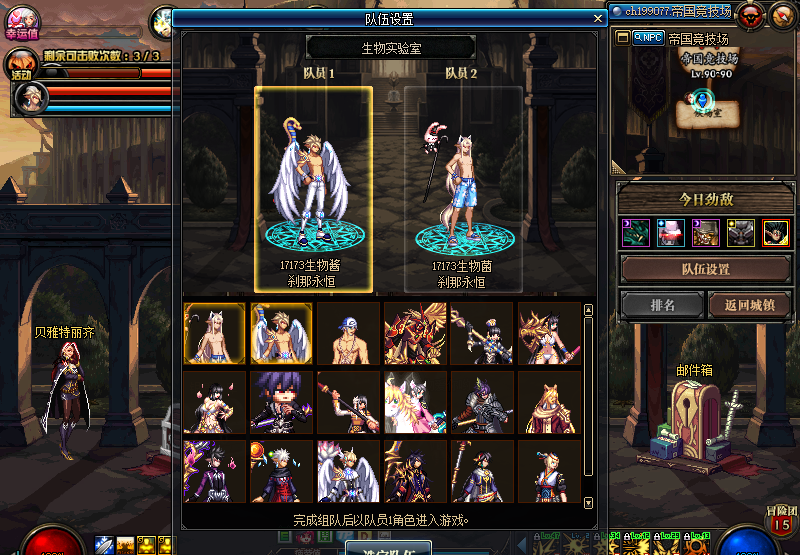
Task: Choose the blue-haired chibi boy portrait
Action: pyautogui.click(x=281, y=402)
